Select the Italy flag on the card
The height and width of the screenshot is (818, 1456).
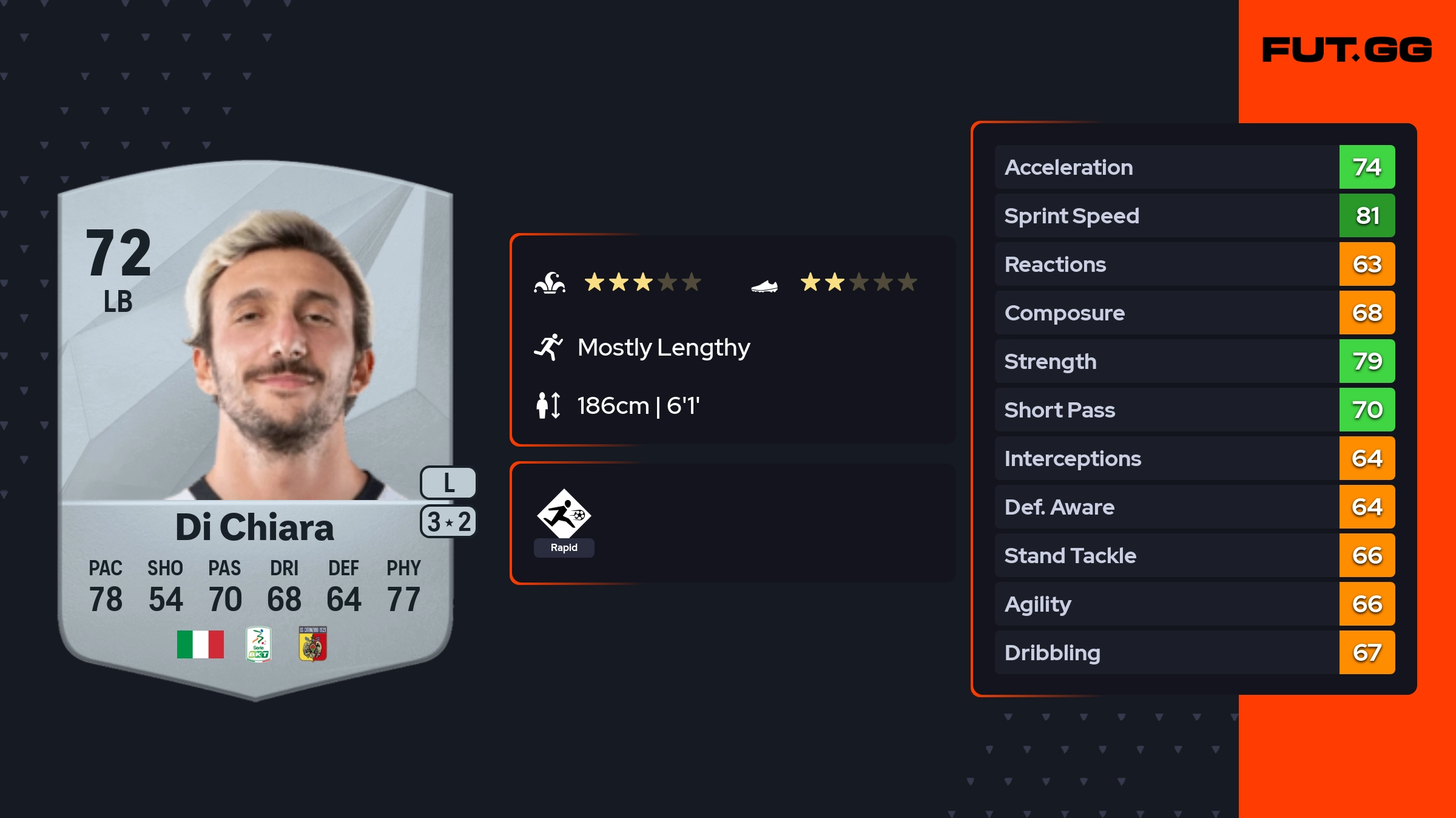coord(200,644)
